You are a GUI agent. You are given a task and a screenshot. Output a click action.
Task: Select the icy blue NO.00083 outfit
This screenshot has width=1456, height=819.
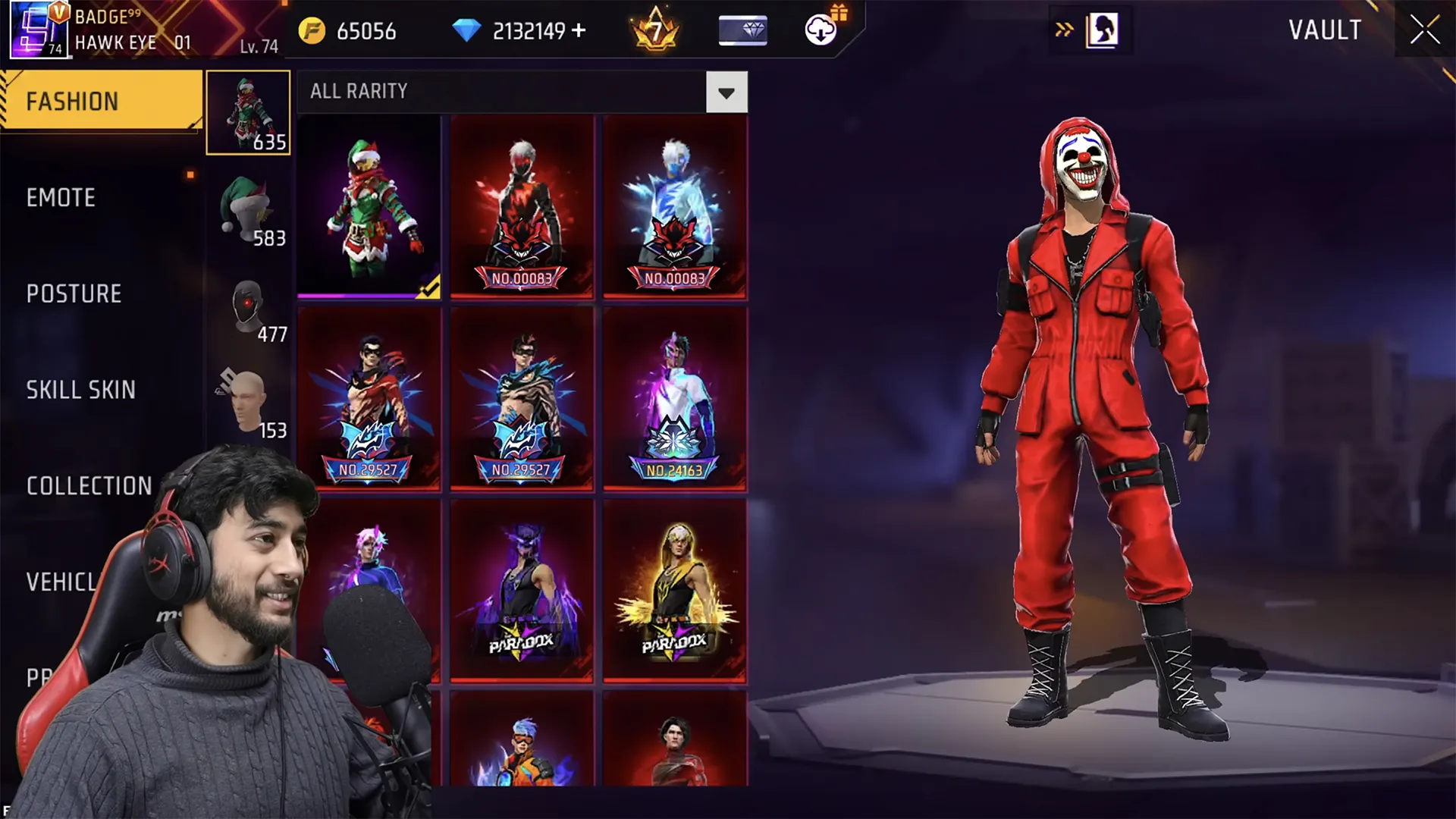675,206
